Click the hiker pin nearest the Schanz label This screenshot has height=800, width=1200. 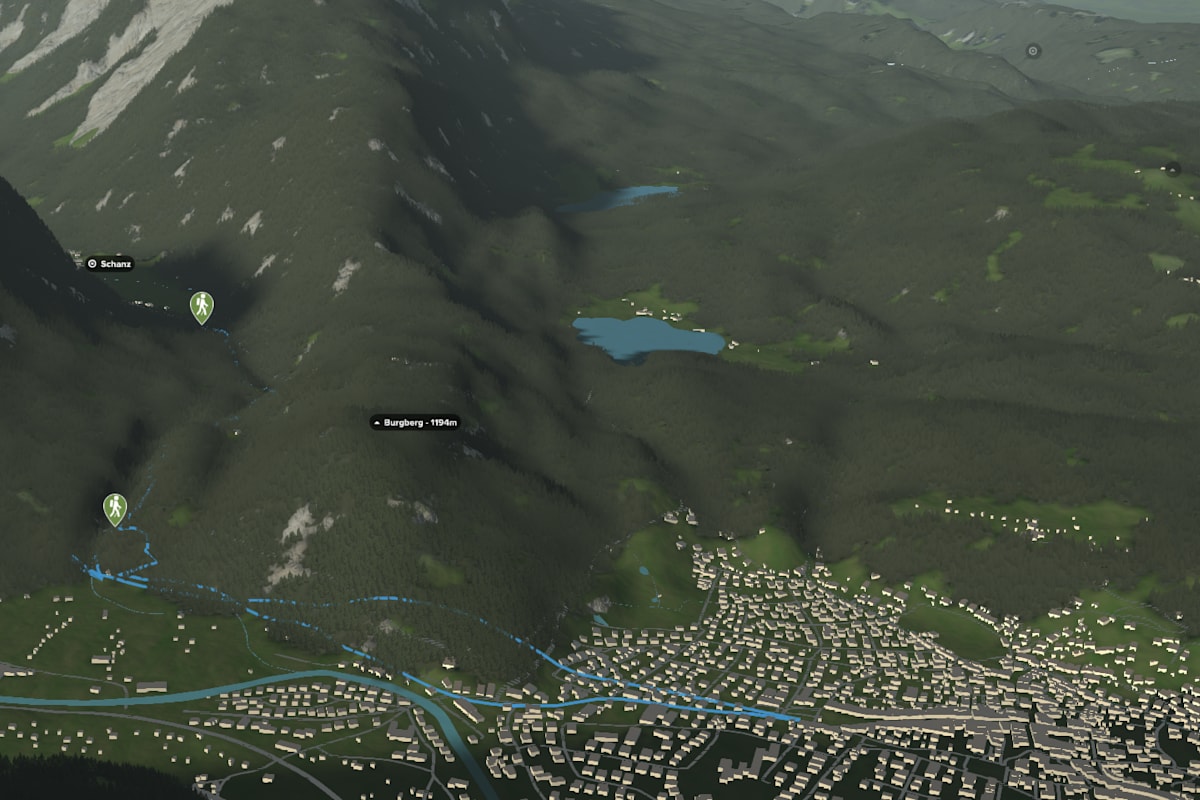coord(202,306)
